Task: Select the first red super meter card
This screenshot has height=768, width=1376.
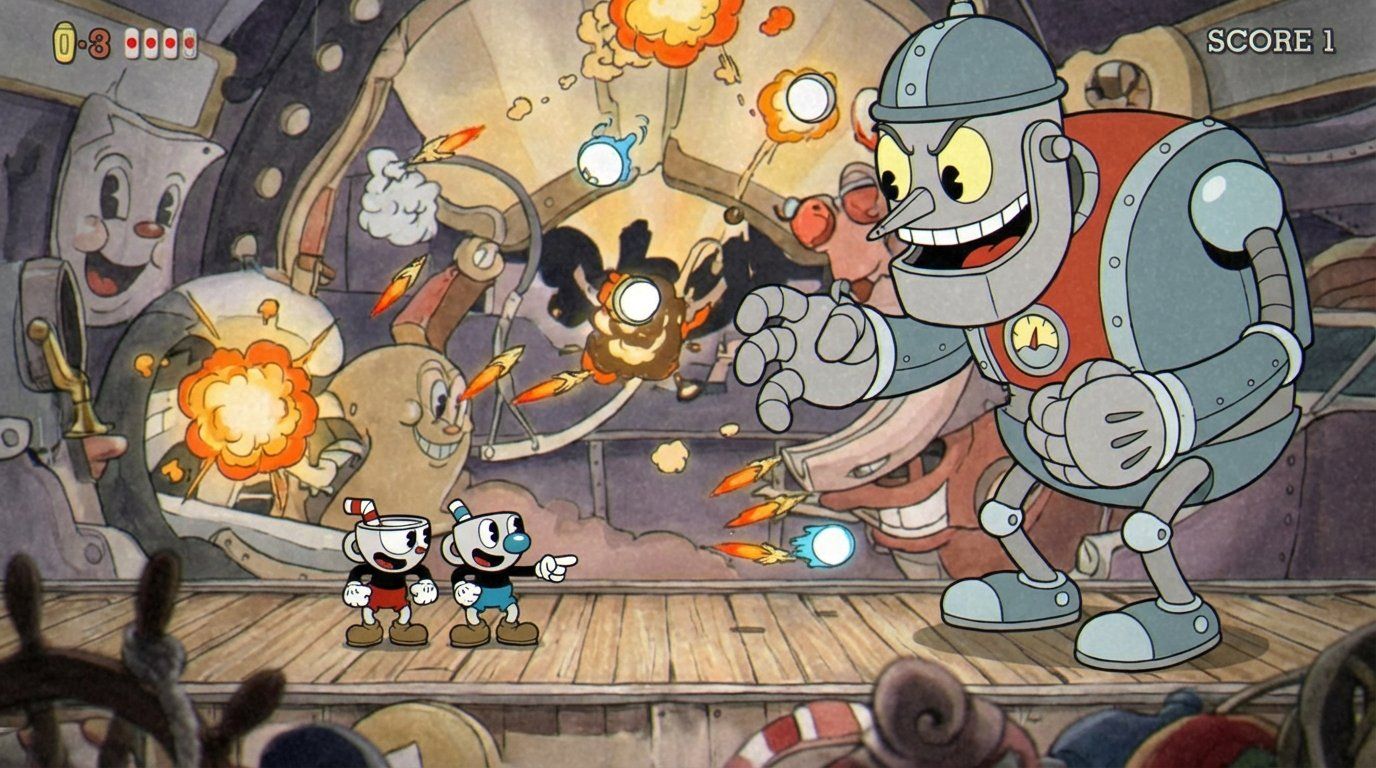Action: click(132, 43)
